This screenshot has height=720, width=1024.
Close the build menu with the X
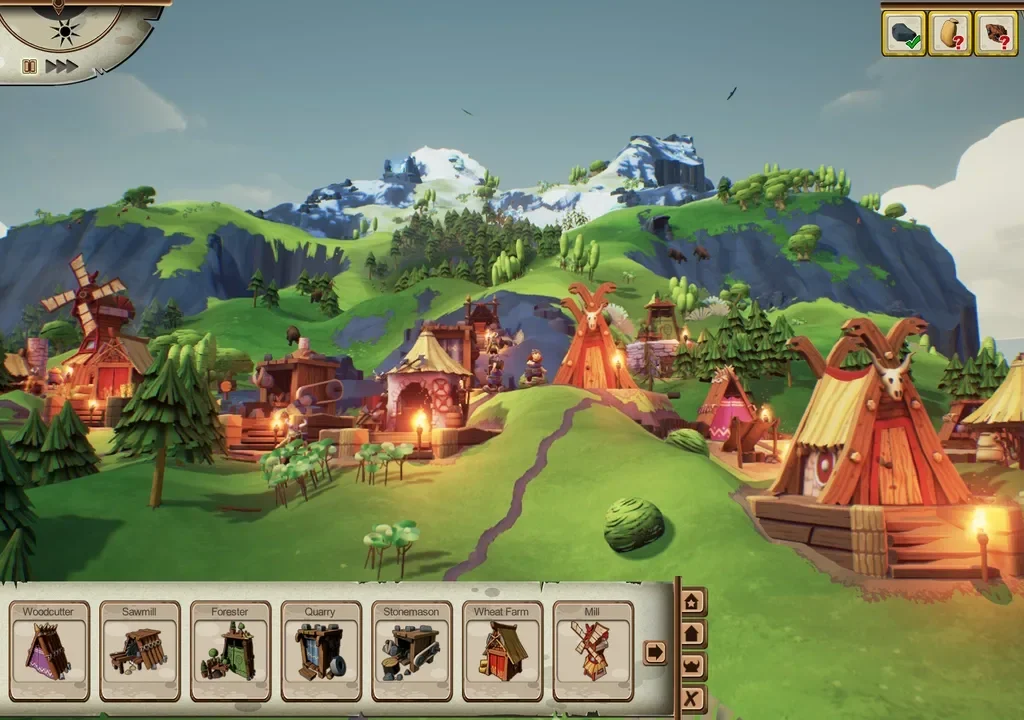(692, 698)
